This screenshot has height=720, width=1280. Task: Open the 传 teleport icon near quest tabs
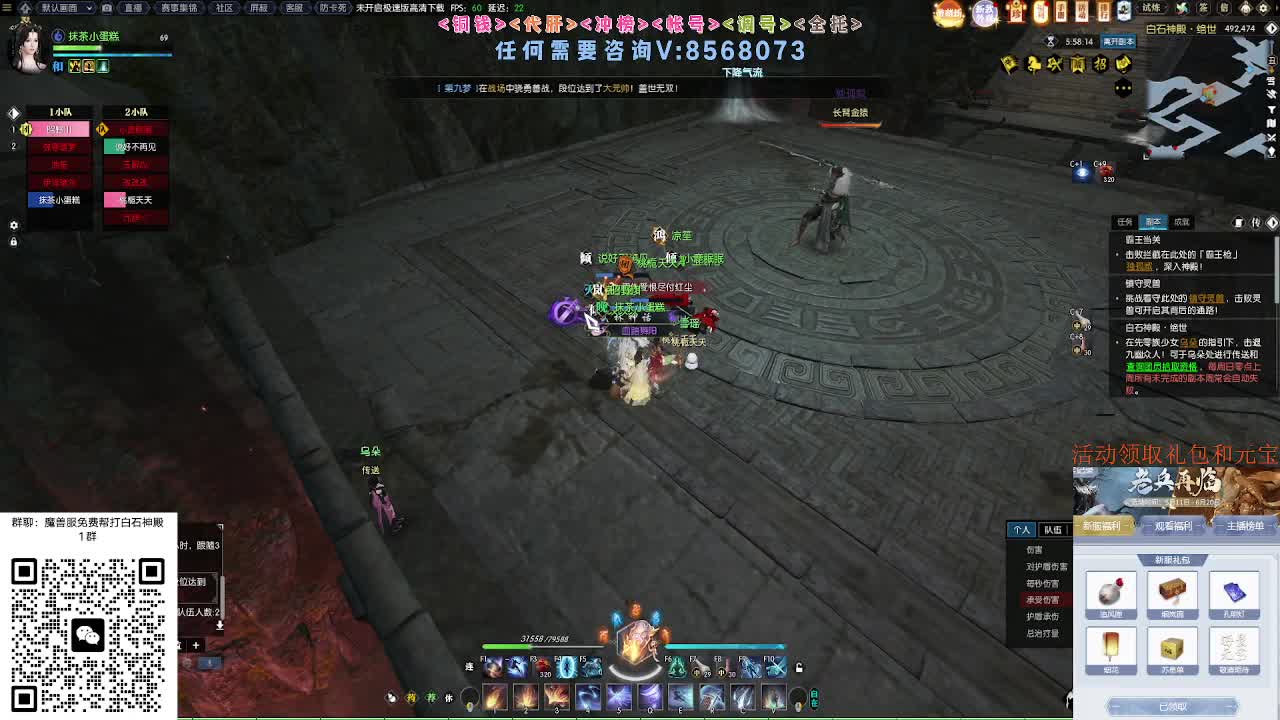[1256, 222]
